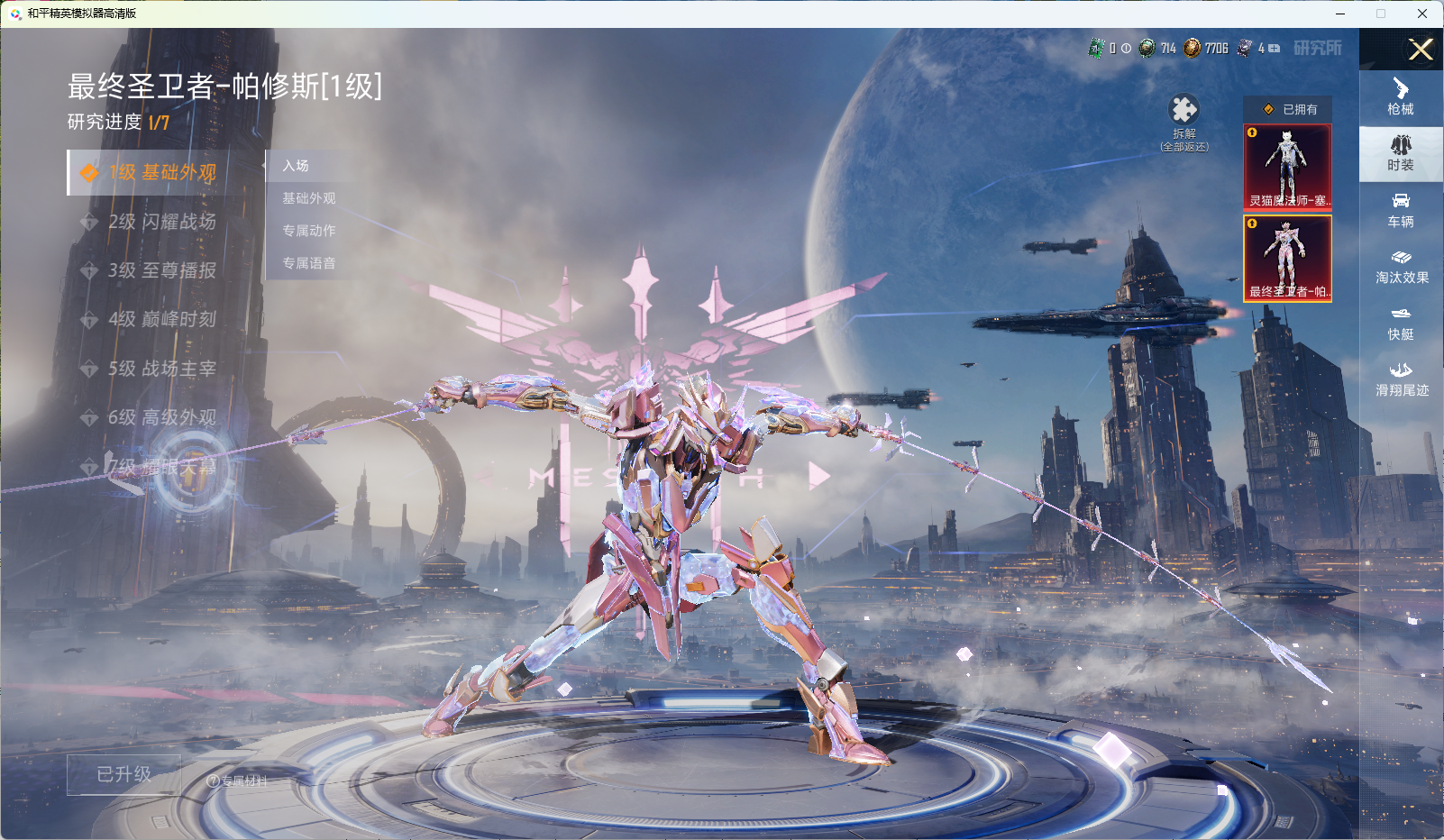
Task: Select the 最终圣卫者 outfit thumbnail
Action: (1287, 258)
